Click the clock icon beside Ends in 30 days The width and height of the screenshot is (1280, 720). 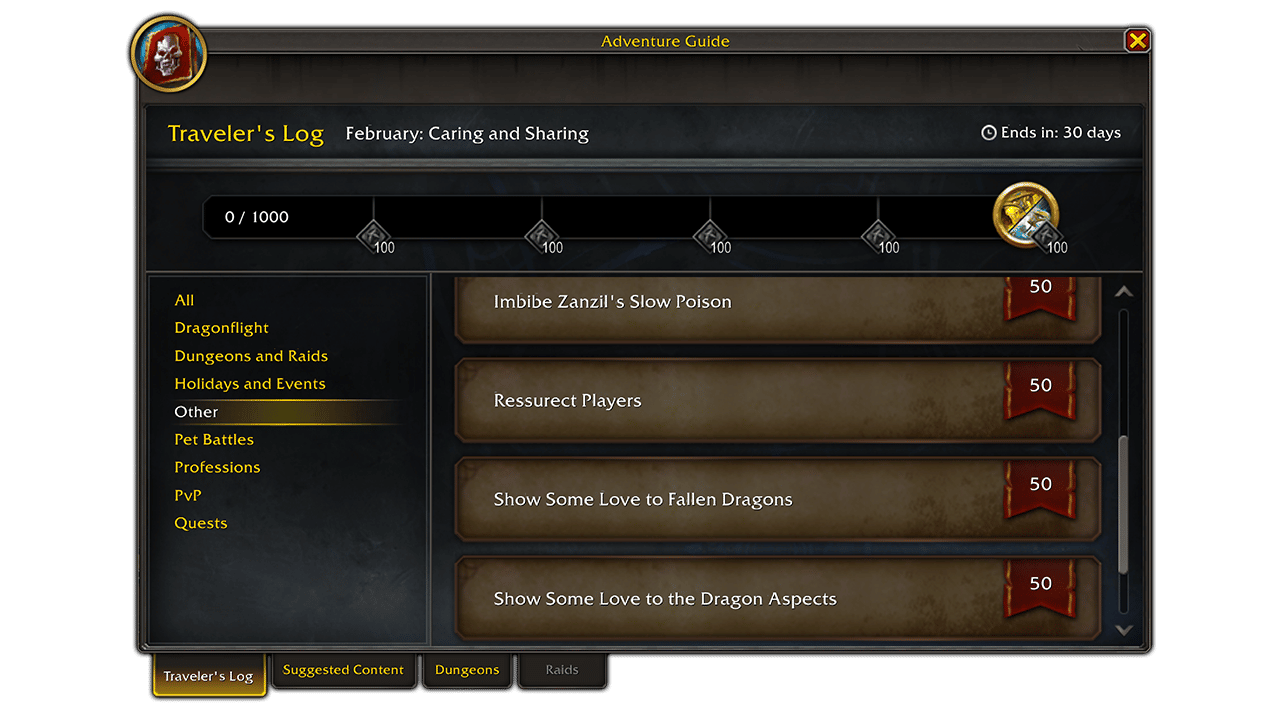point(988,132)
